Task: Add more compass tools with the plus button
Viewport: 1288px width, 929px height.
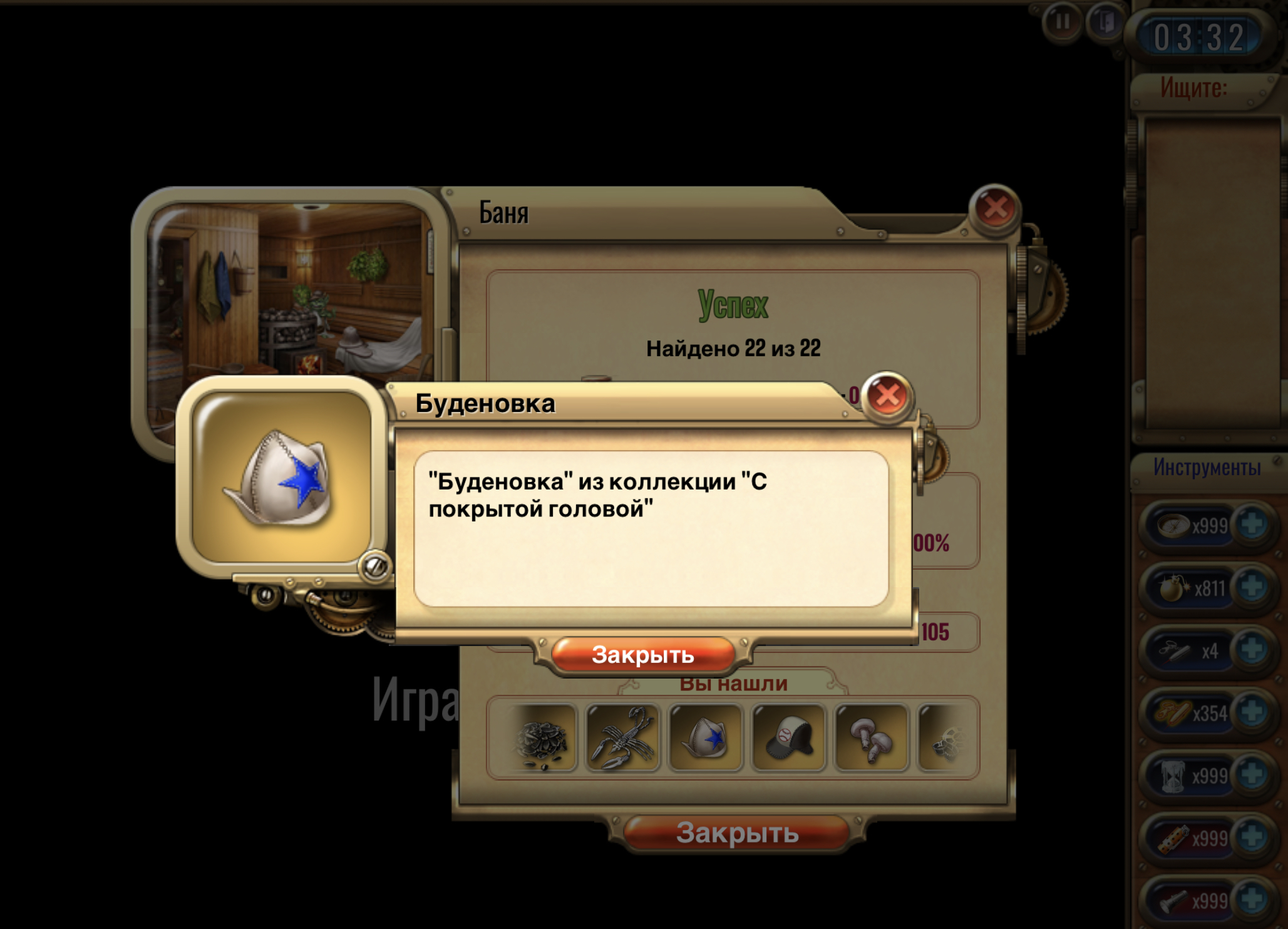Action: tap(1252, 525)
